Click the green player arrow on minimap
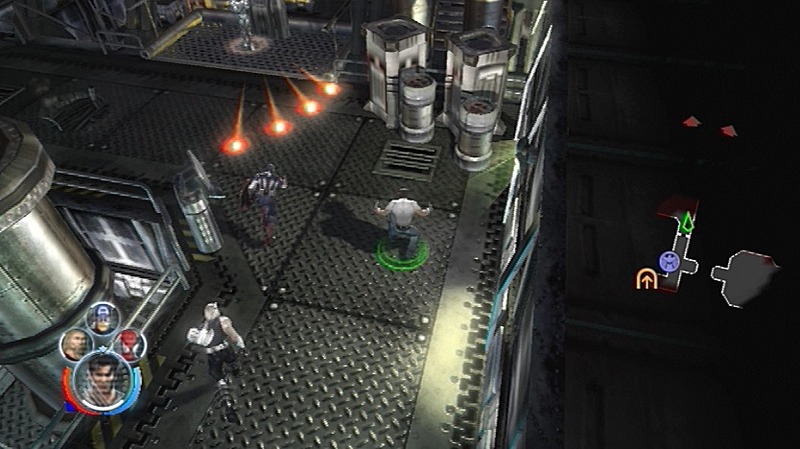Viewport: 800px width, 449px height. [x=687, y=223]
